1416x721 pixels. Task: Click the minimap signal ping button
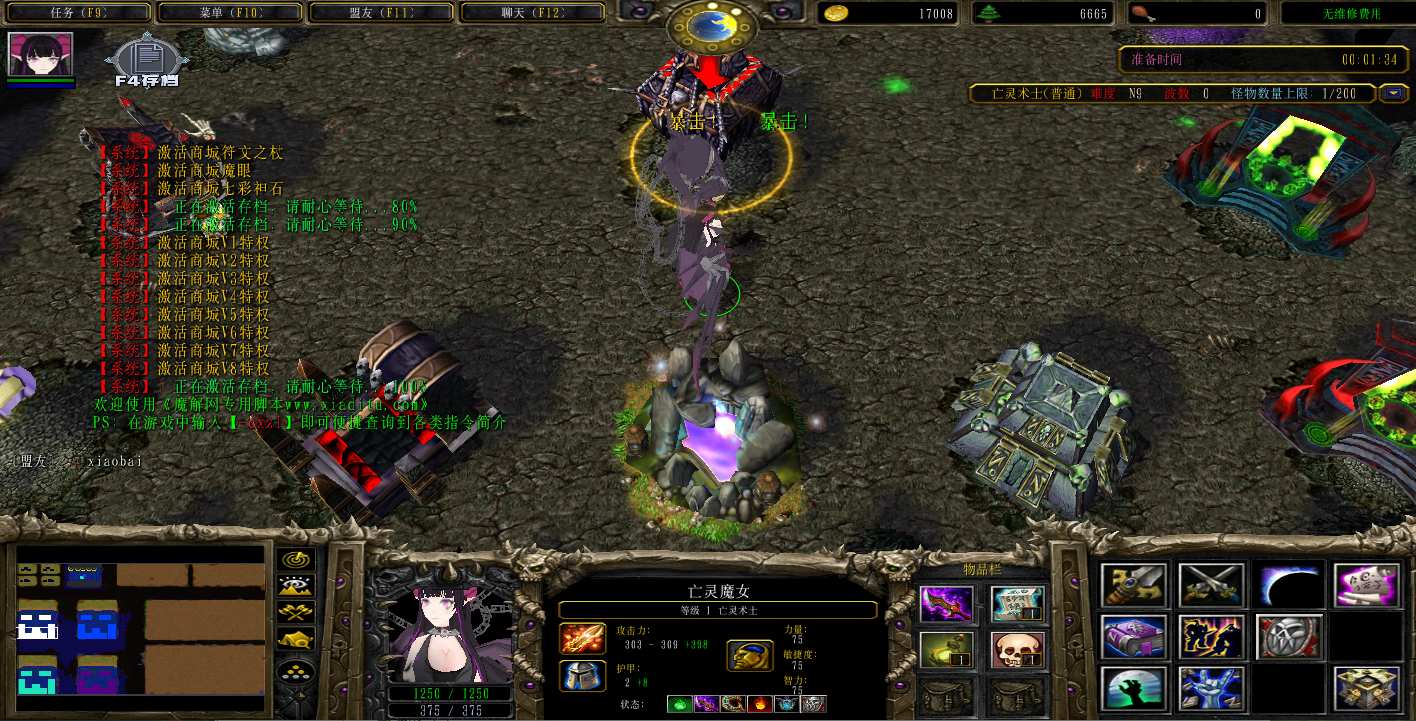(295, 560)
